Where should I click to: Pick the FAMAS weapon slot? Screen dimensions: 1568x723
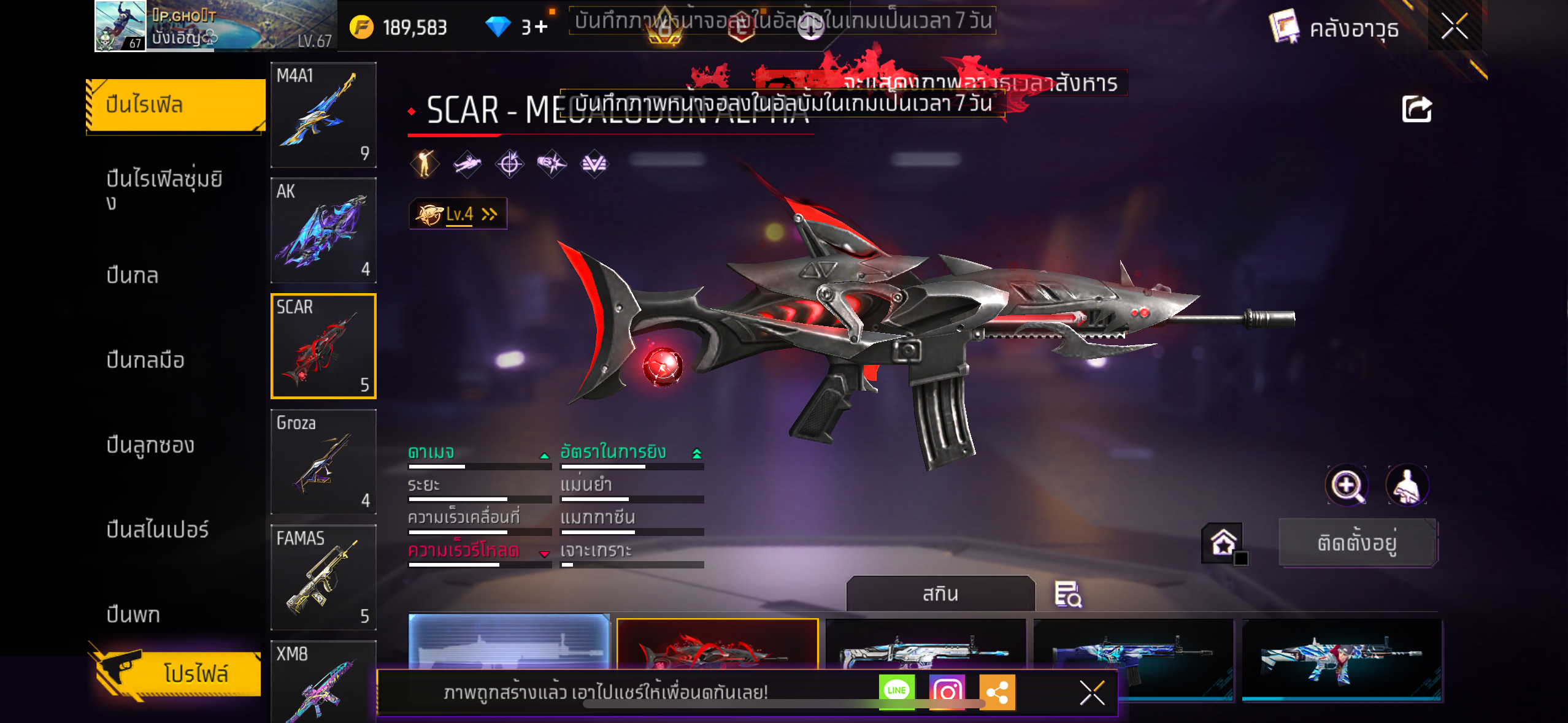pyautogui.click(x=323, y=576)
